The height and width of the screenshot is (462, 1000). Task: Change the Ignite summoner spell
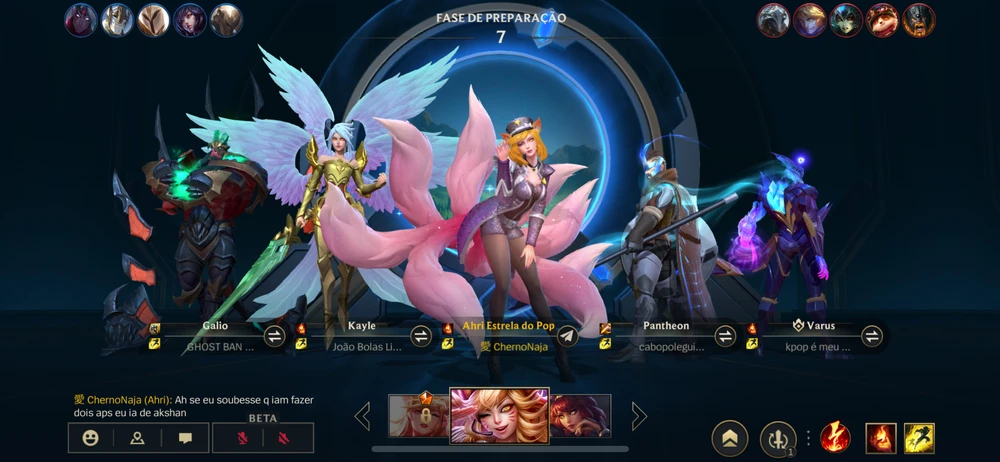pyautogui.click(x=880, y=438)
